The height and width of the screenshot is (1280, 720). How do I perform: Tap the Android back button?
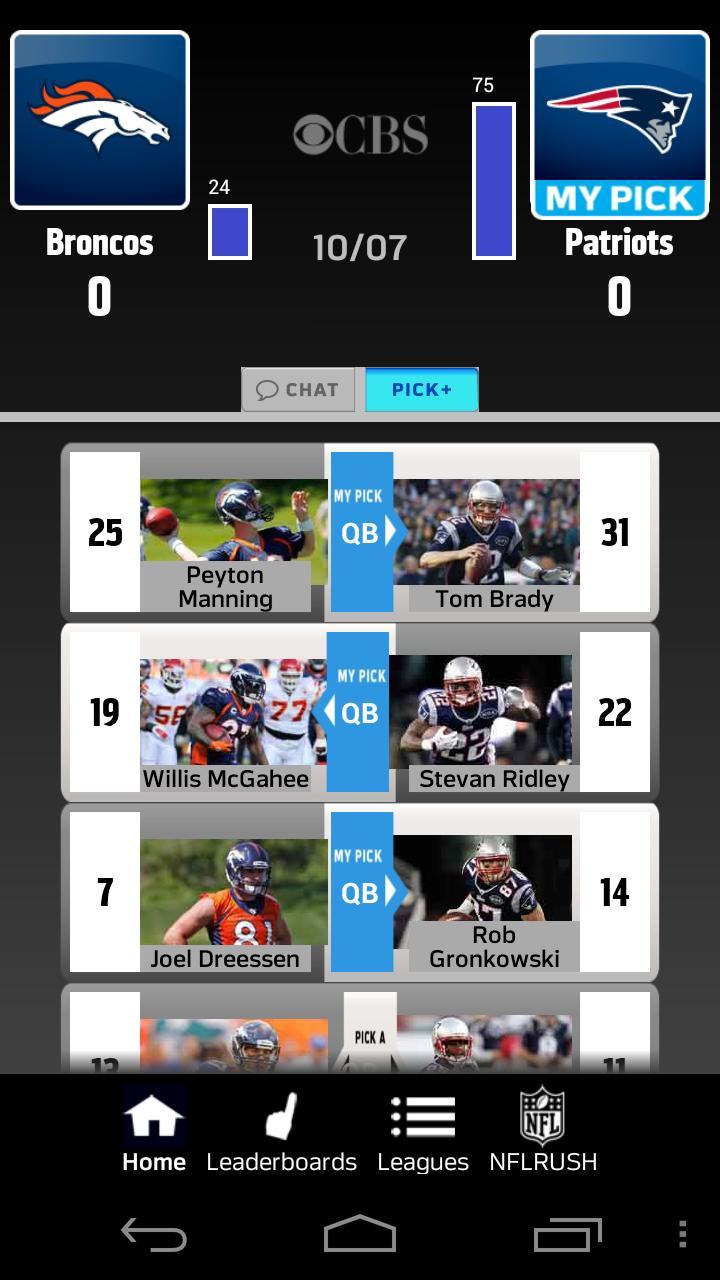[x=154, y=1234]
